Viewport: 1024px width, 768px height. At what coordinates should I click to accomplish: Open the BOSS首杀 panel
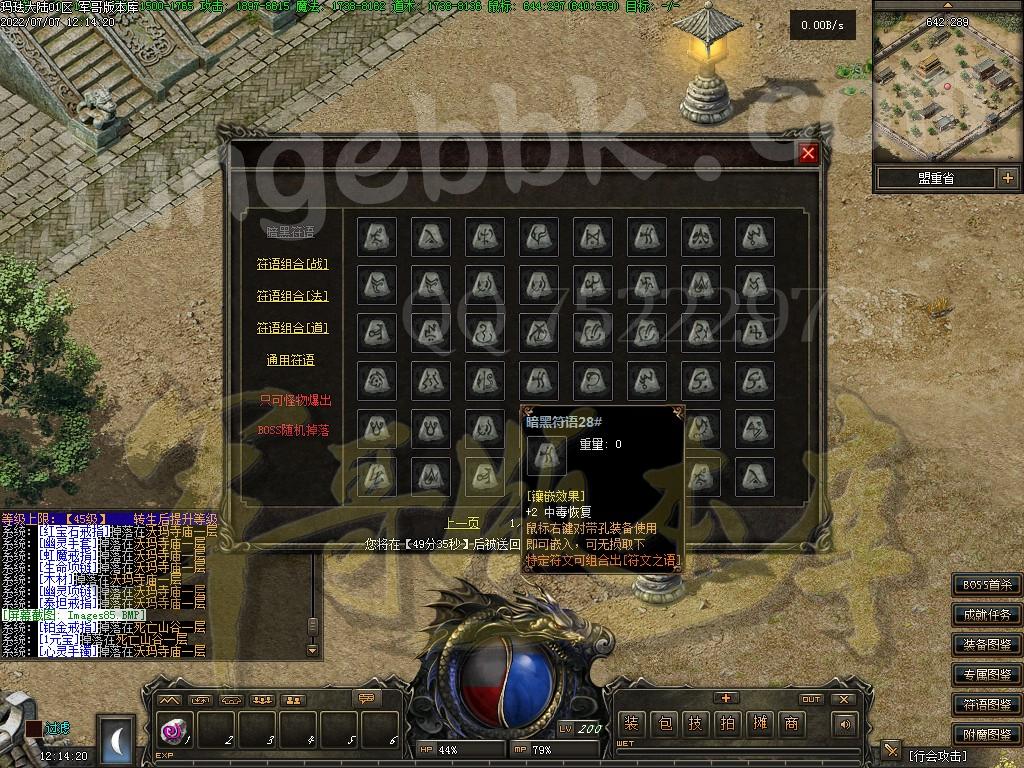click(x=987, y=585)
